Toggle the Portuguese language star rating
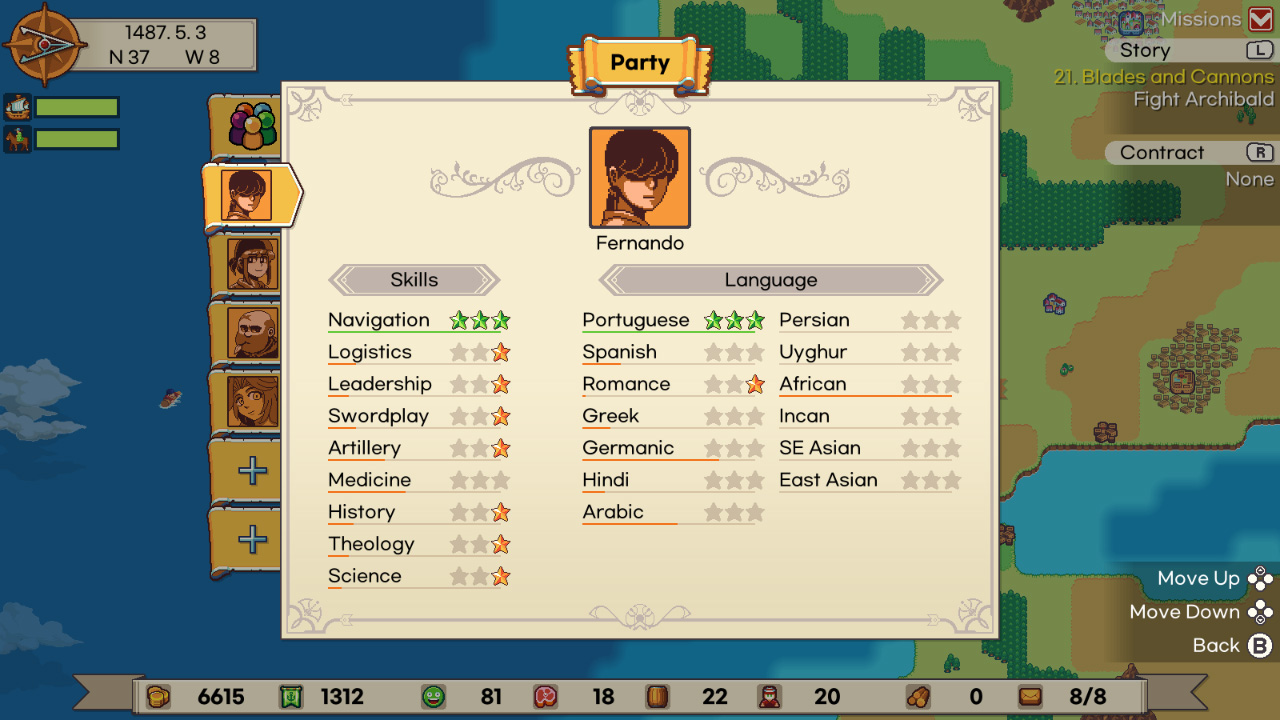Viewport: 1280px width, 720px height. coord(735,319)
